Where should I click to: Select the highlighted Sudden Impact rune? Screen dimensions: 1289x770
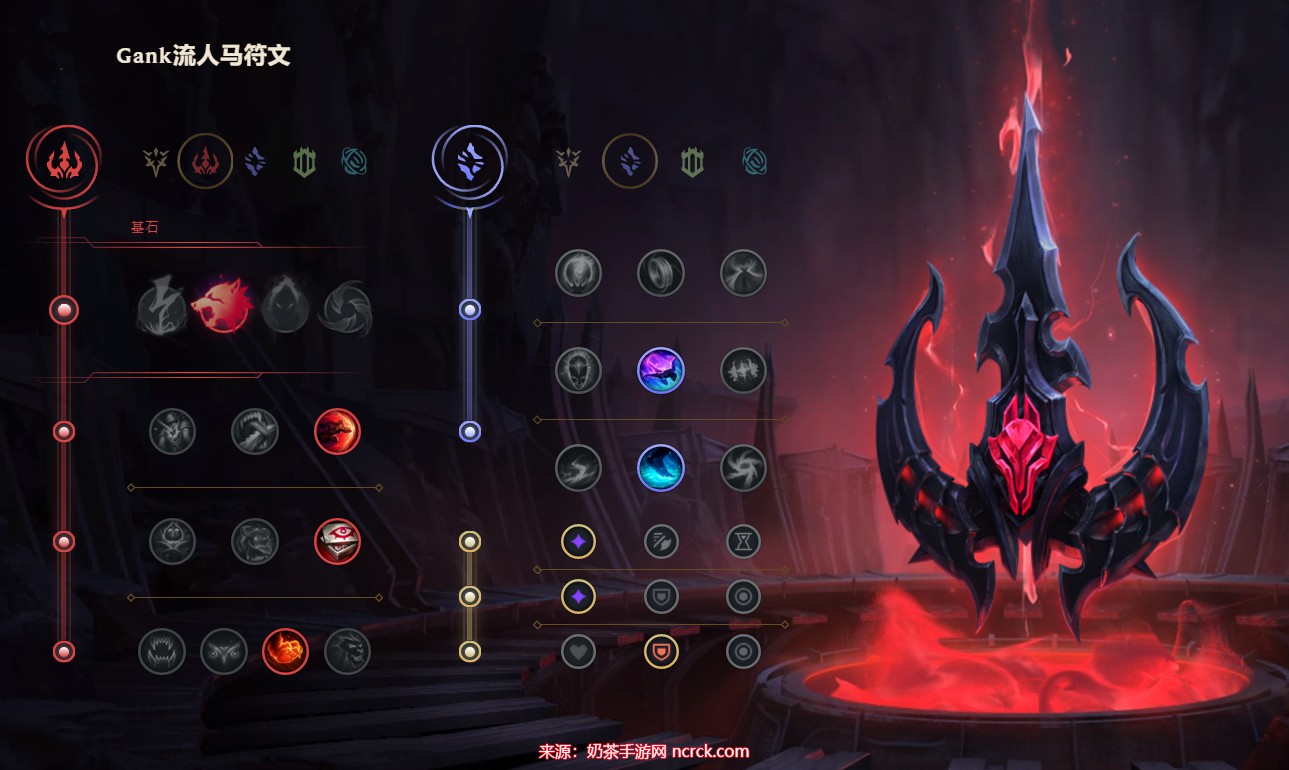click(337, 432)
